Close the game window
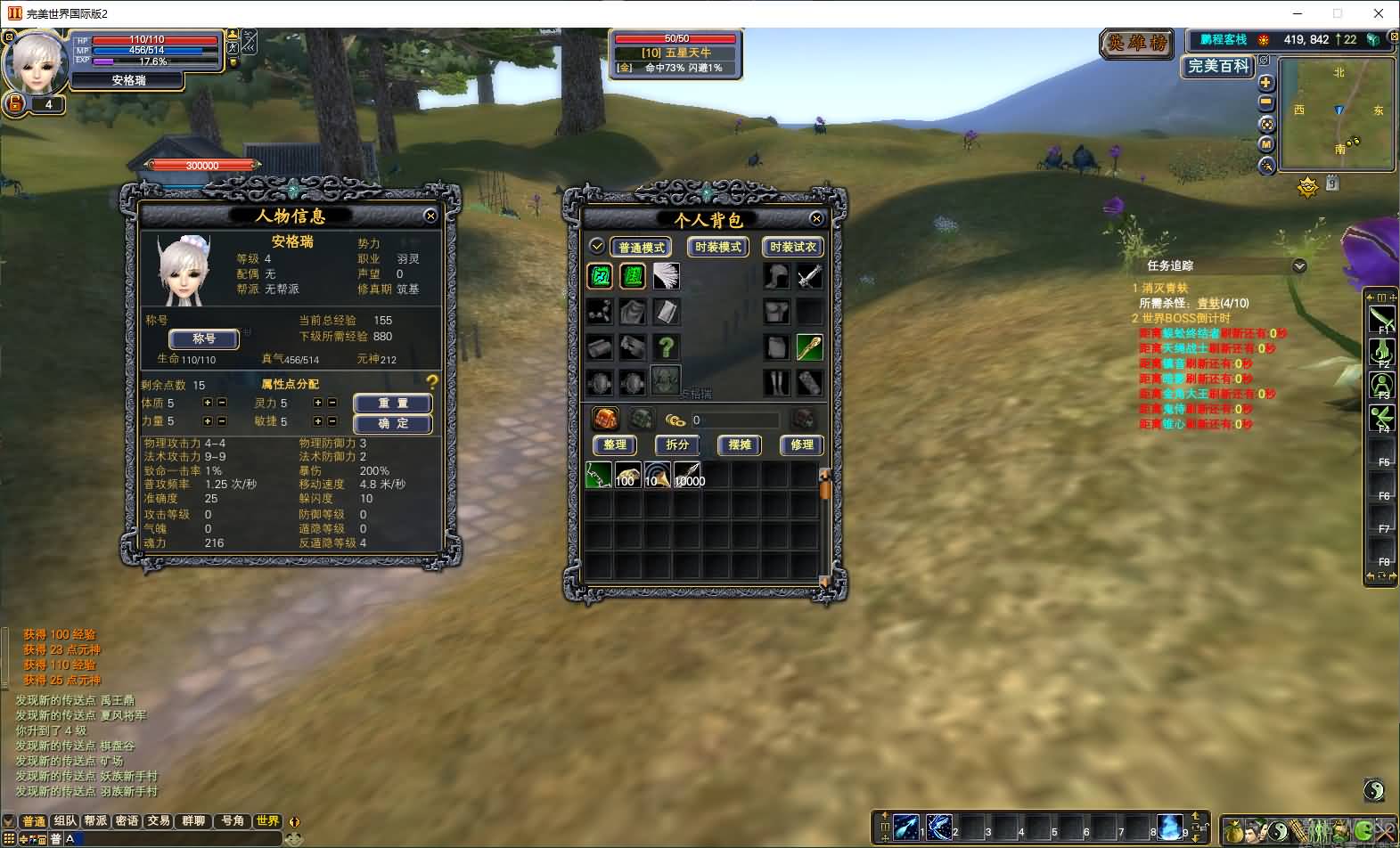 click(x=1379, y=13)
